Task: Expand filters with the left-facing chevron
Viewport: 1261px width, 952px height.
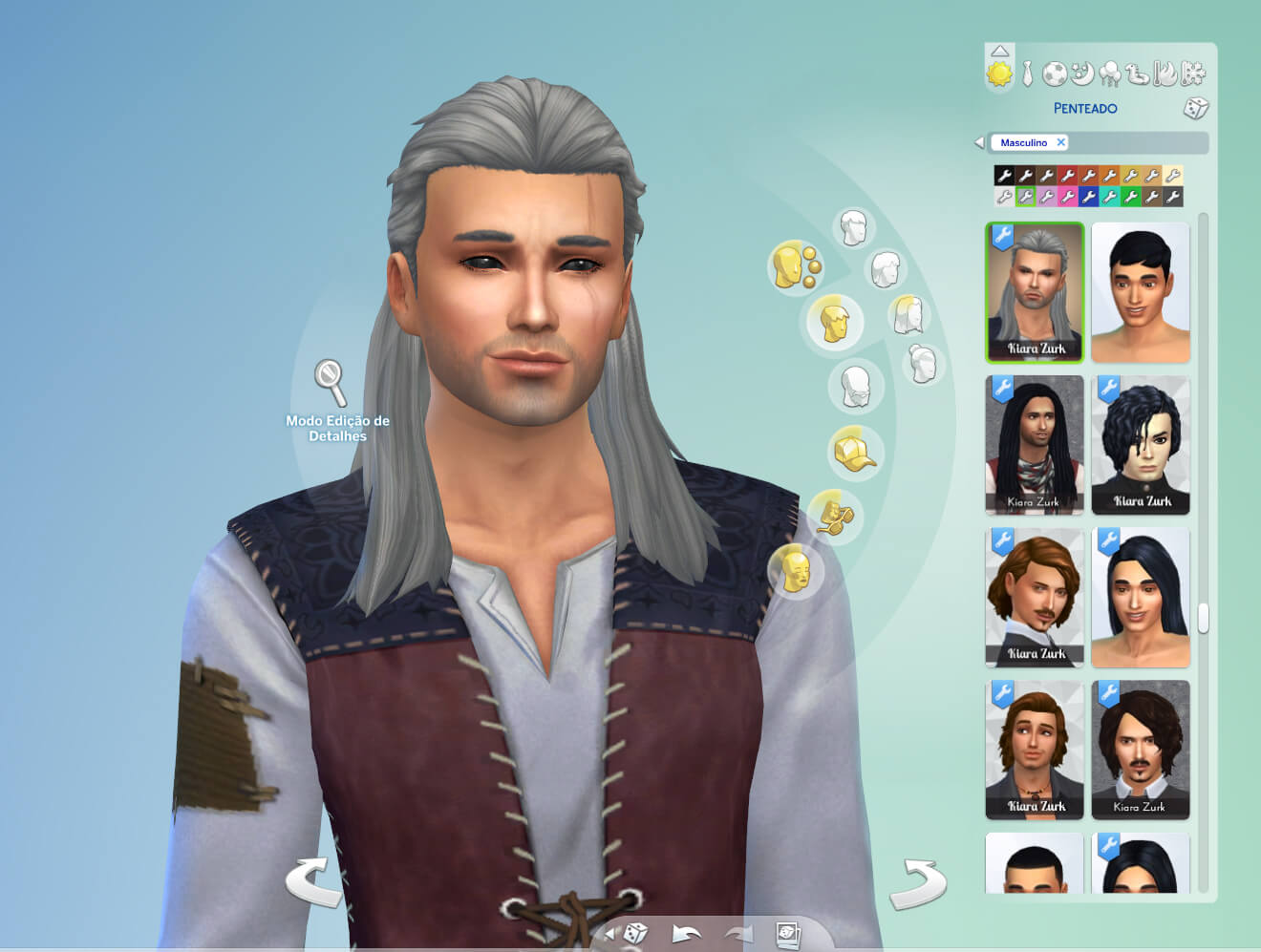Action: [x=978, y=141]
